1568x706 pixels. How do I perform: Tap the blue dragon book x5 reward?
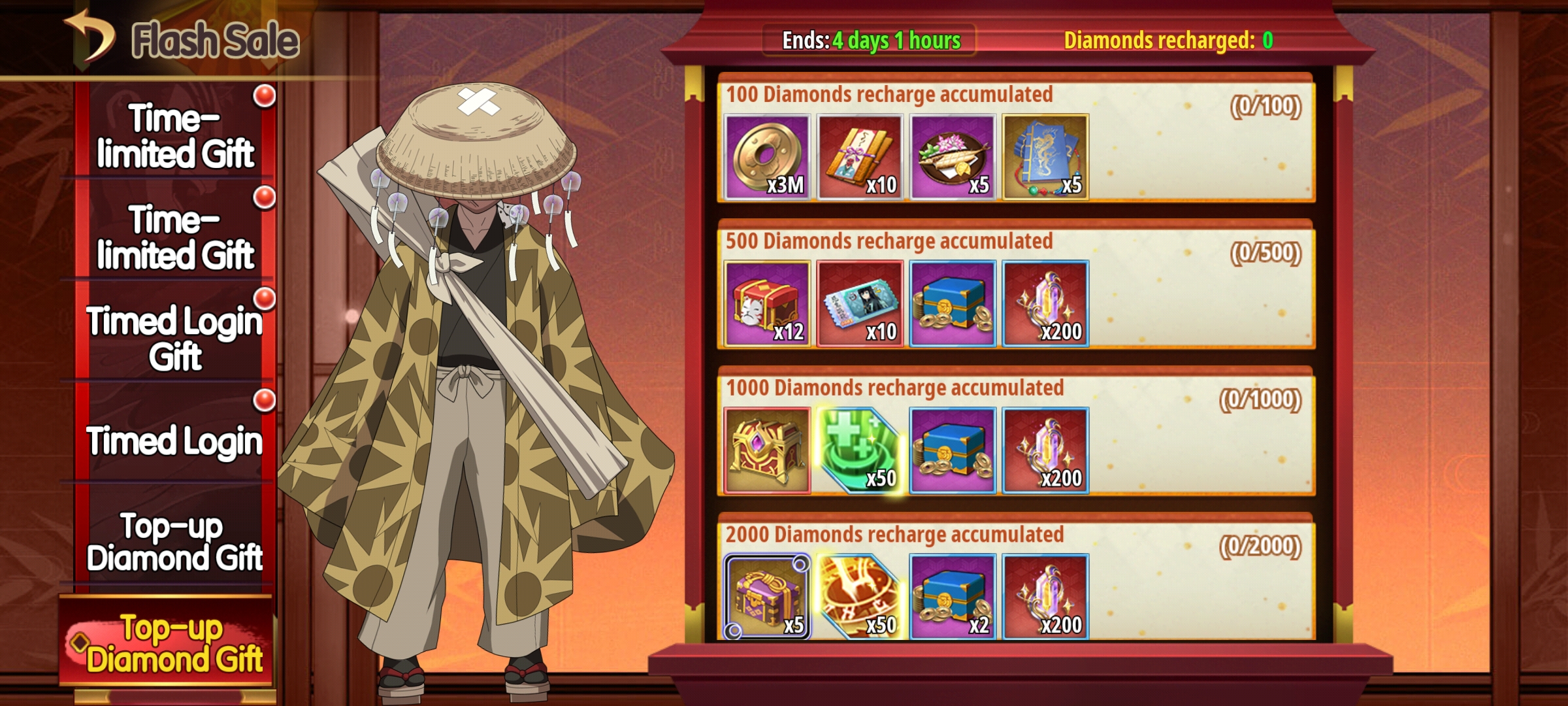[x=1045, y=157]
